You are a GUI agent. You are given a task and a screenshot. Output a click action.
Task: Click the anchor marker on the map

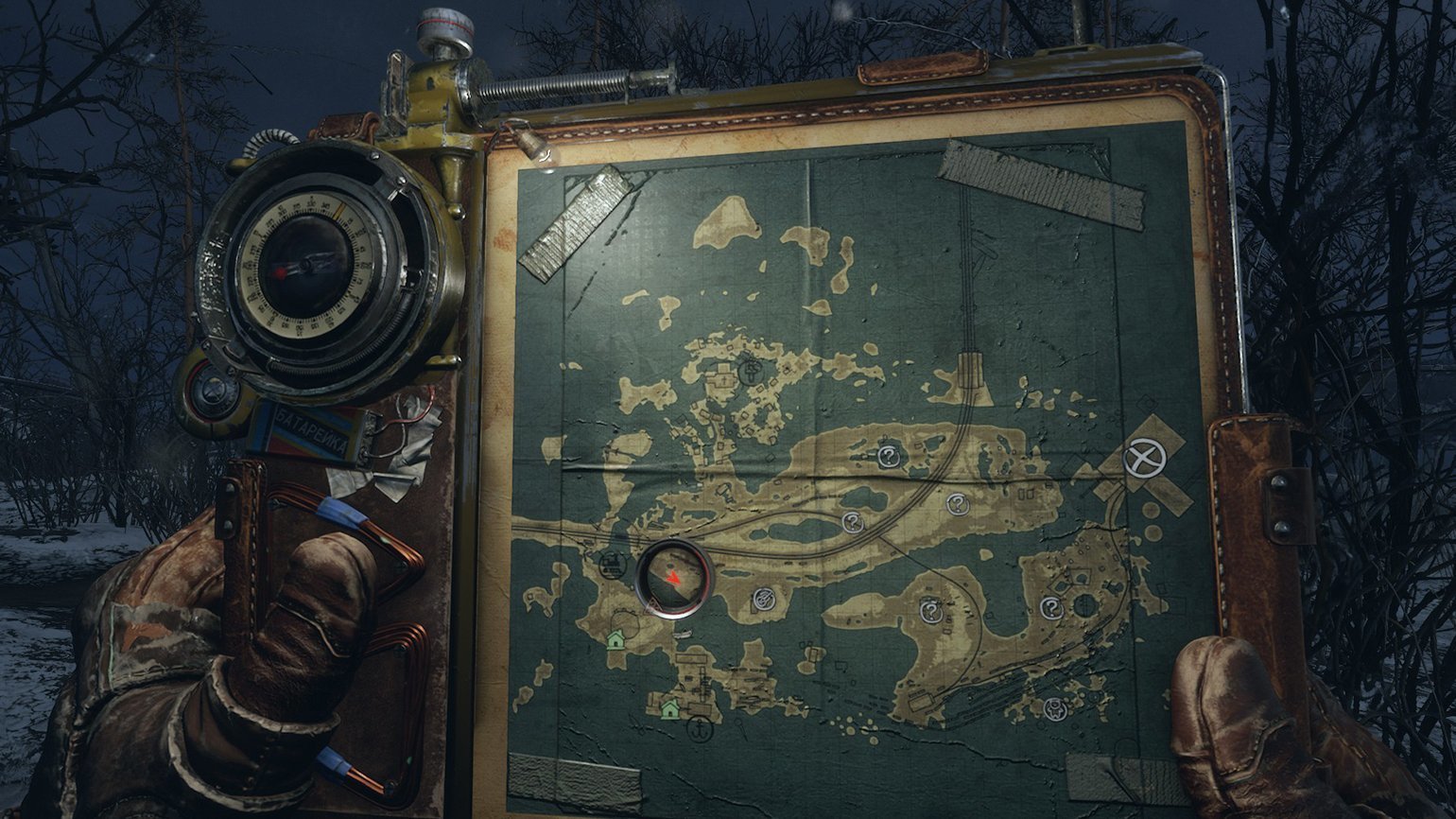pyautogui.click(x=699, y=730)
